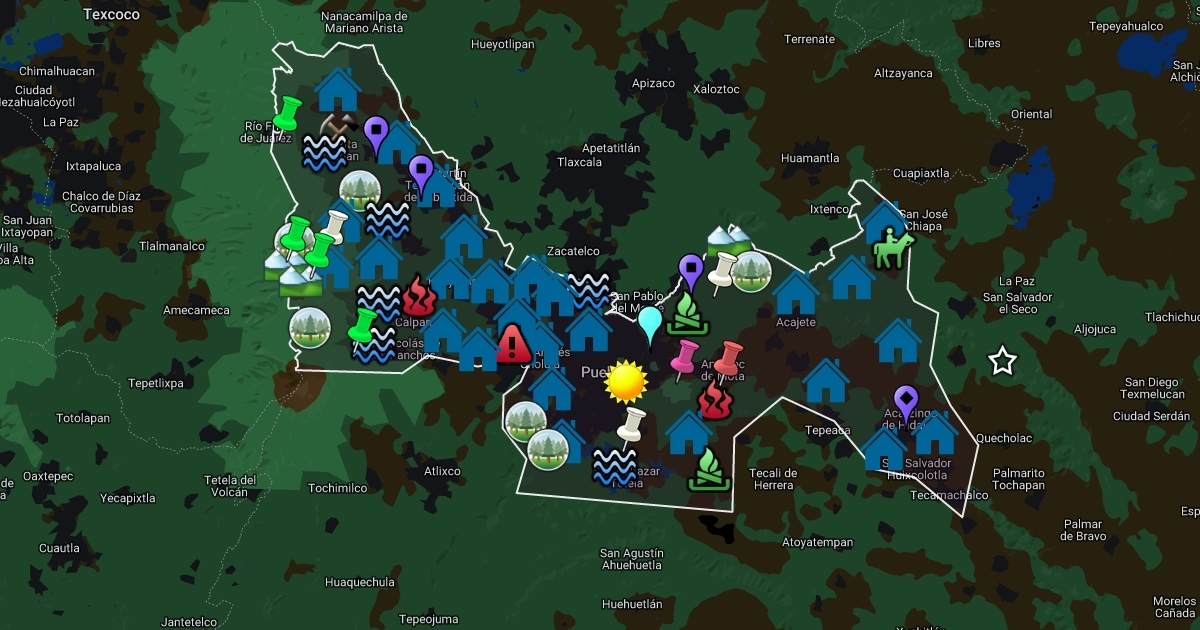Open the red flame marker near Calpan
1200x630 pixels.
(416, 297)
